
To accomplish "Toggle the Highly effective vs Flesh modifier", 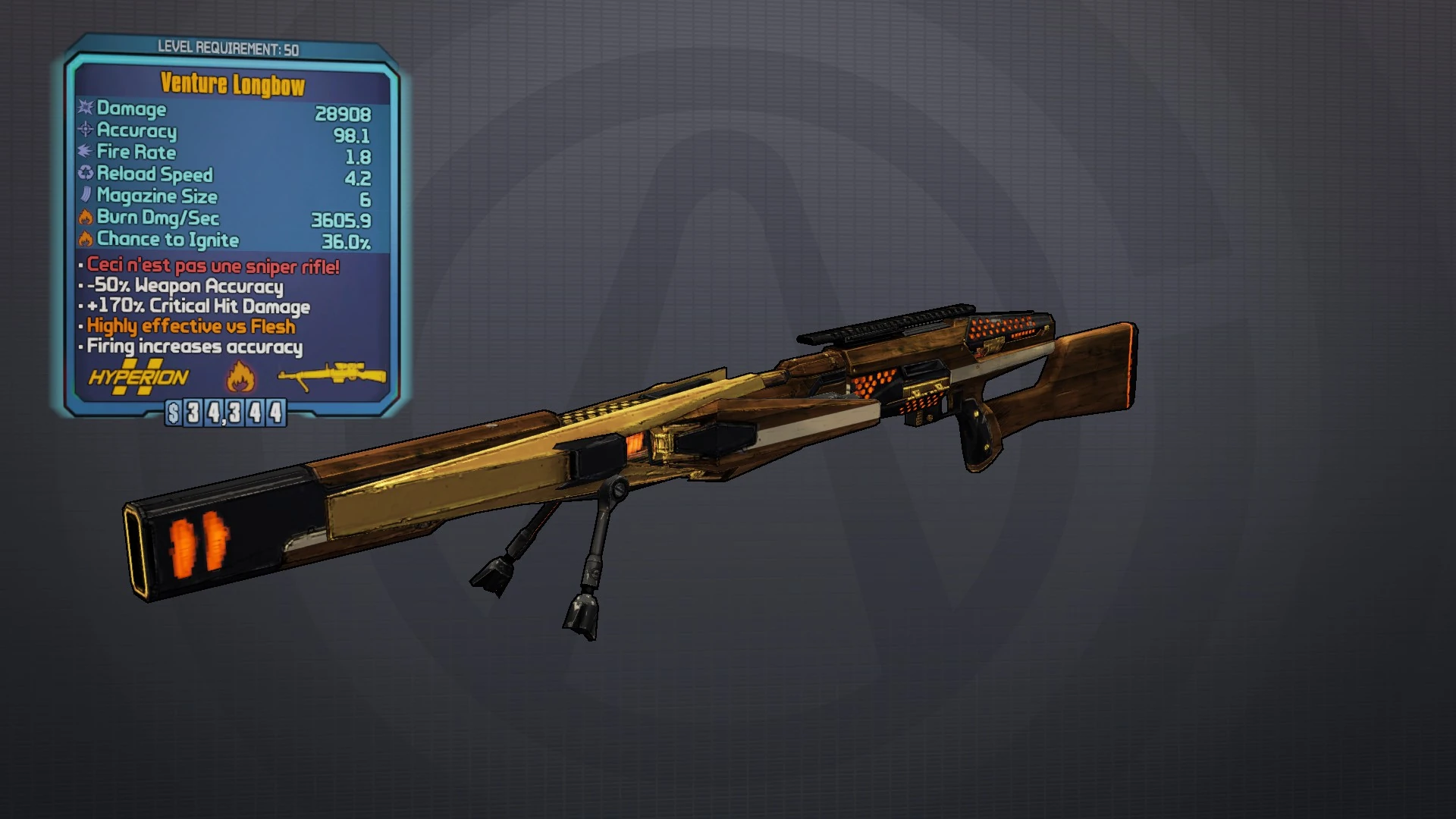I will coord(189,327).
